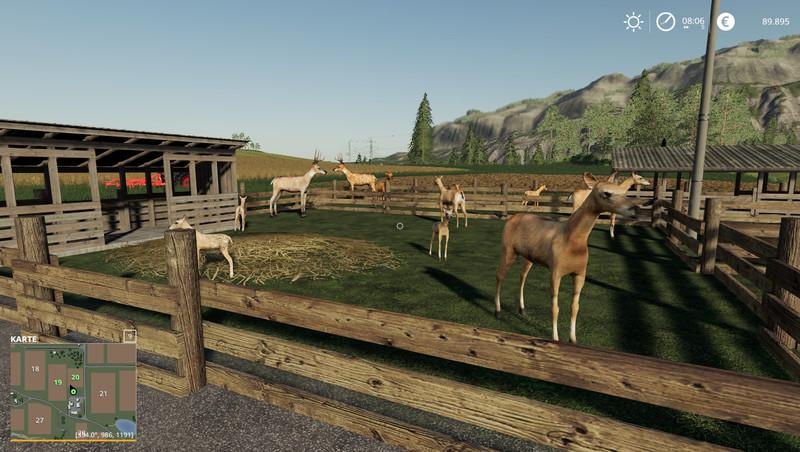Toggle the minimap size corner icon
The height and width of the screenshot is (452, 800).
[x=129, y=337]
